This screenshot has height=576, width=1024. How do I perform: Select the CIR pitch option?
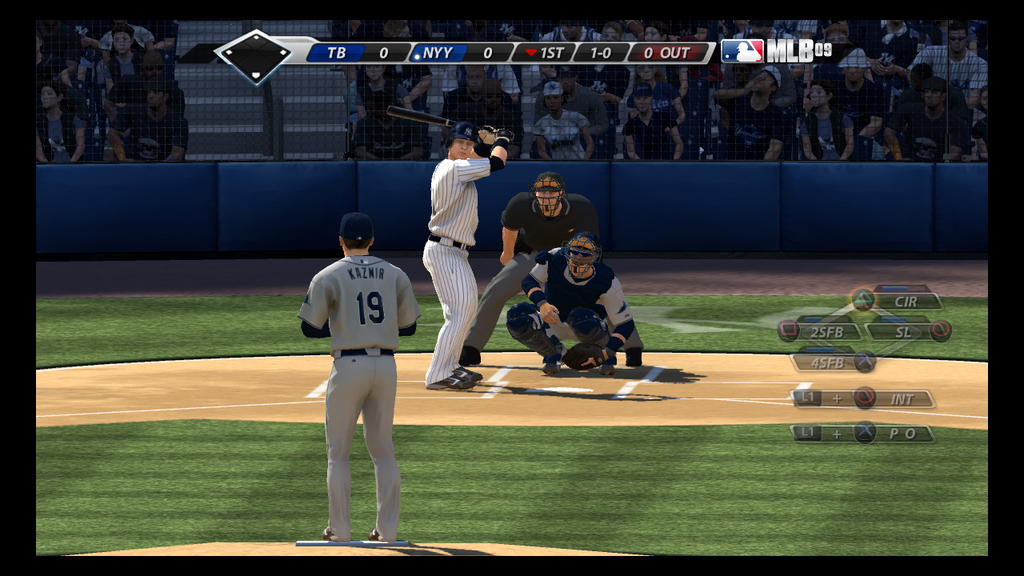pos(905,301)
